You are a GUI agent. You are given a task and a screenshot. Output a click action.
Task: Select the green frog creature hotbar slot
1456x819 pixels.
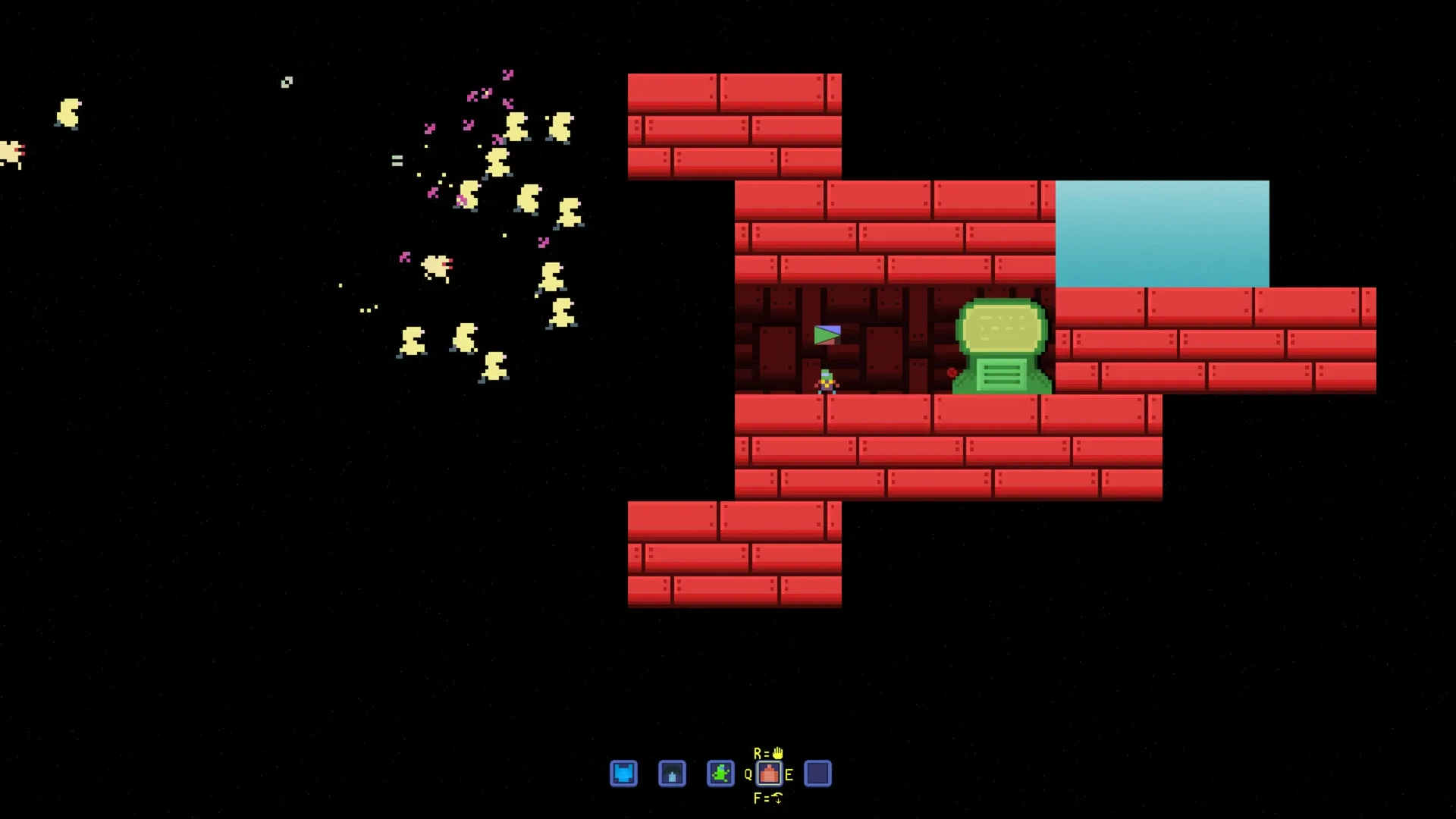point(719,773)
